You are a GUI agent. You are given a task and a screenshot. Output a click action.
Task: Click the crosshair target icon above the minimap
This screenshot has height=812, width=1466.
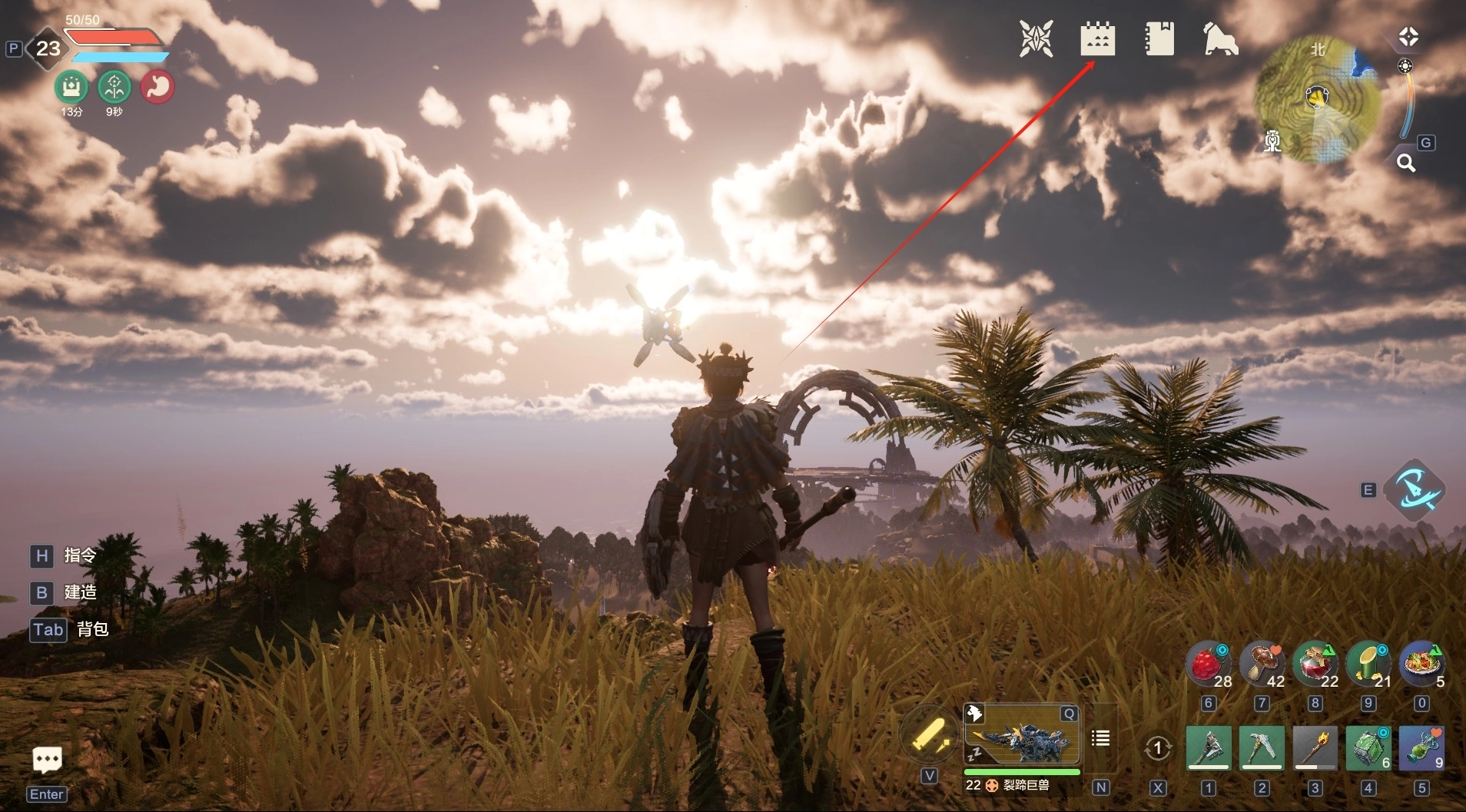(x=1408, y=37)
